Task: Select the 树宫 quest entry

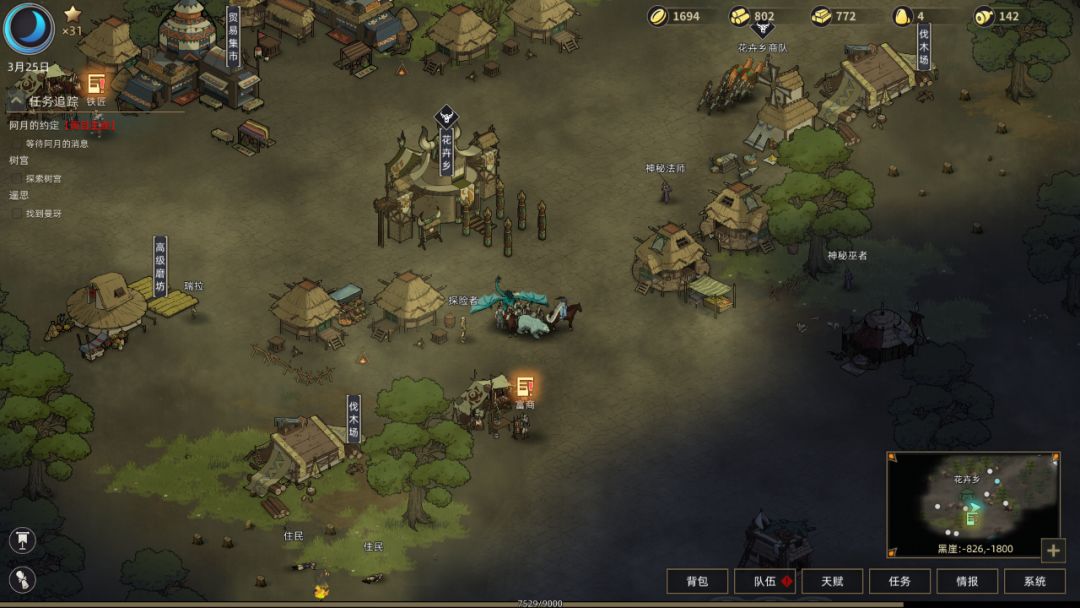Action: (x=19, y=161)
